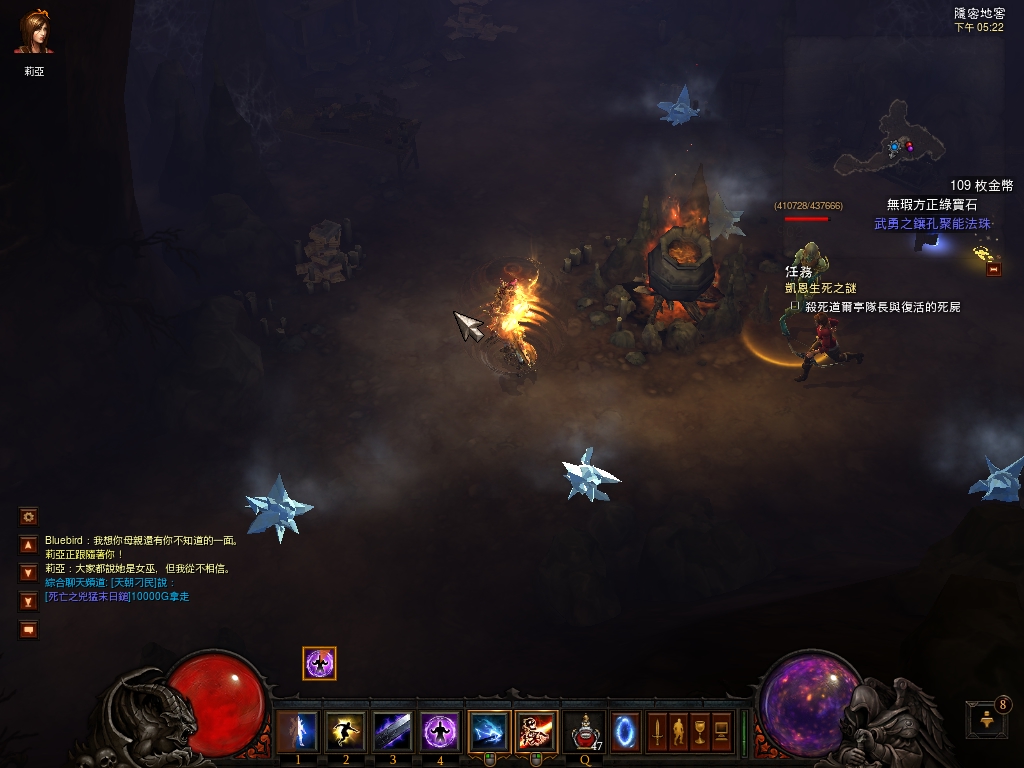
Task: Open the character inventory figure button
Action: coord(679,732)
